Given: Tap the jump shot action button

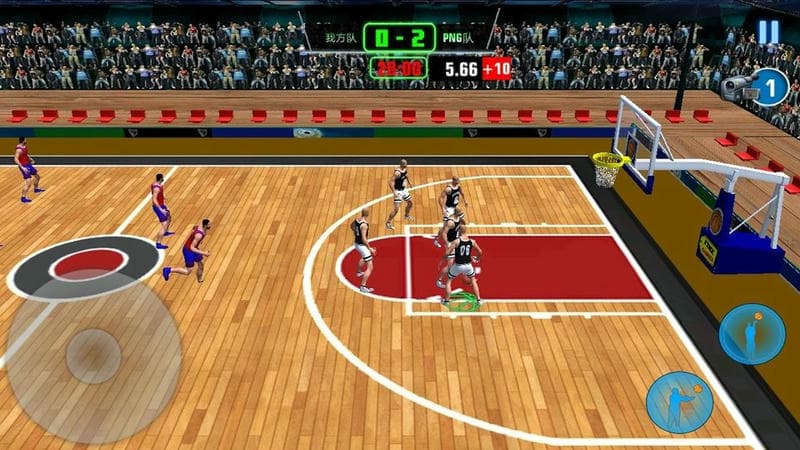Looking at the screenshot, I should pos(752,333).
